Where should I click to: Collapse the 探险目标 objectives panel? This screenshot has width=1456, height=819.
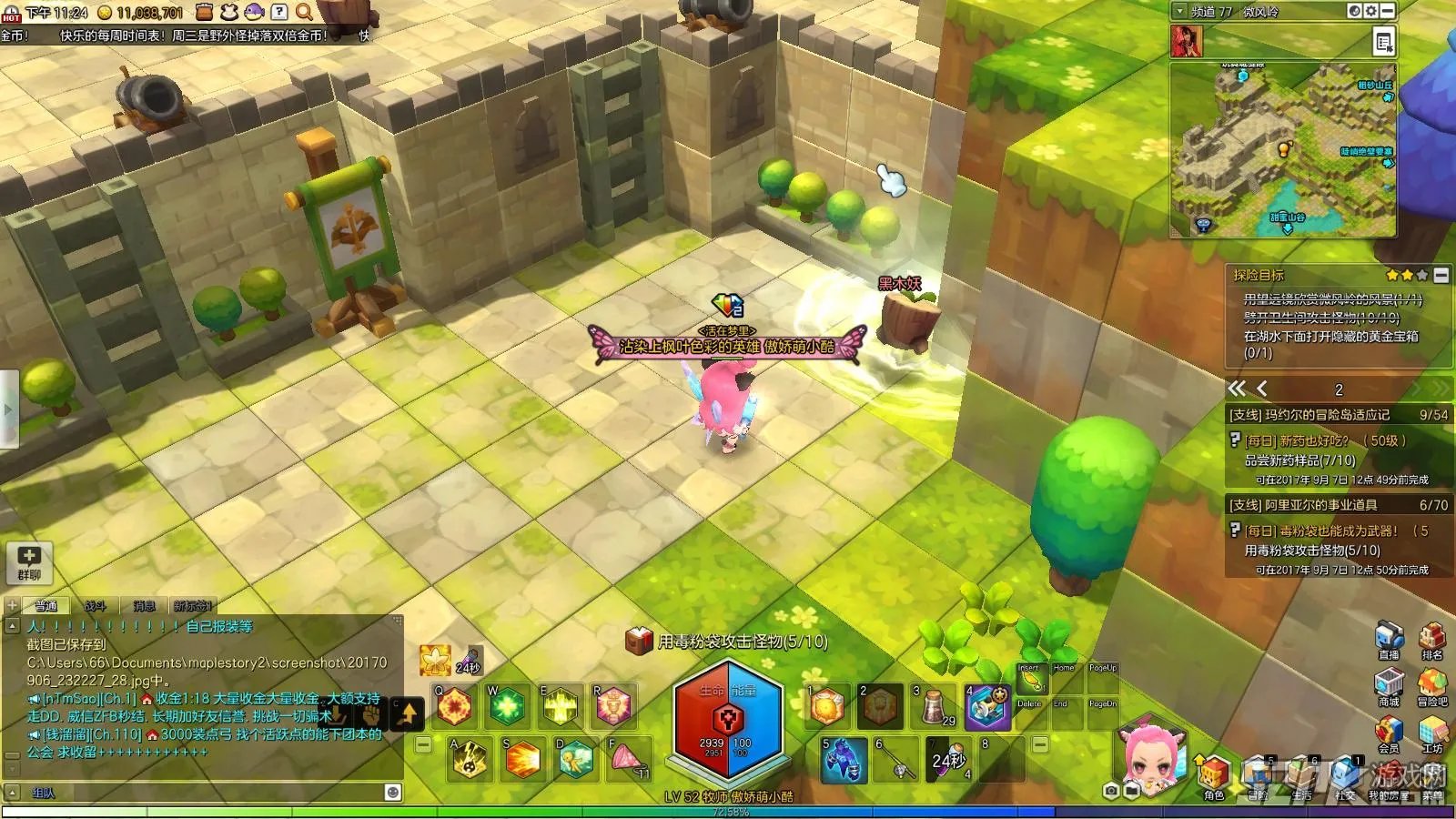click(x=1441, y=275)
